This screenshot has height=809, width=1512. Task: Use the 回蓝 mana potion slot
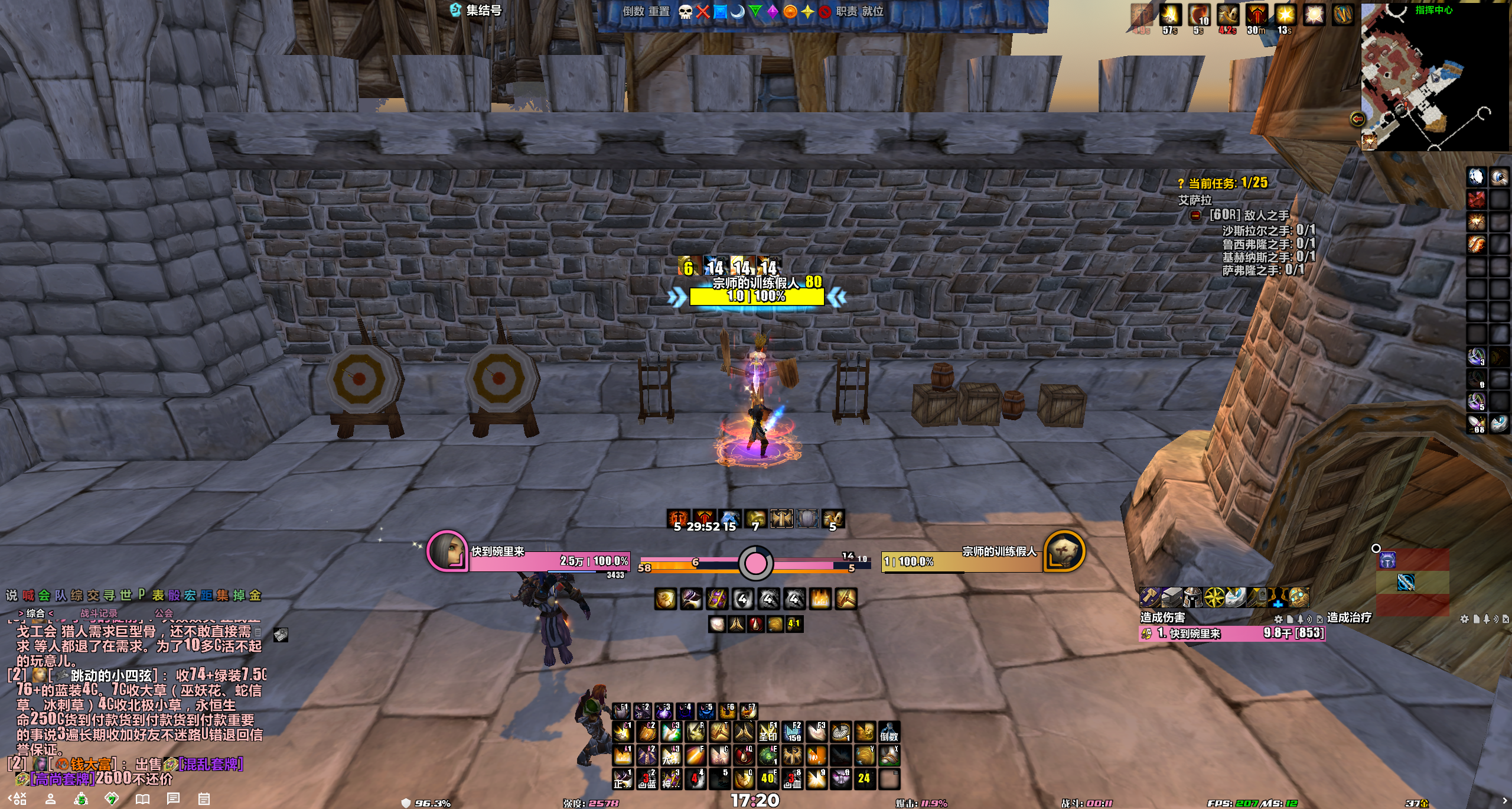pos(648,780)
